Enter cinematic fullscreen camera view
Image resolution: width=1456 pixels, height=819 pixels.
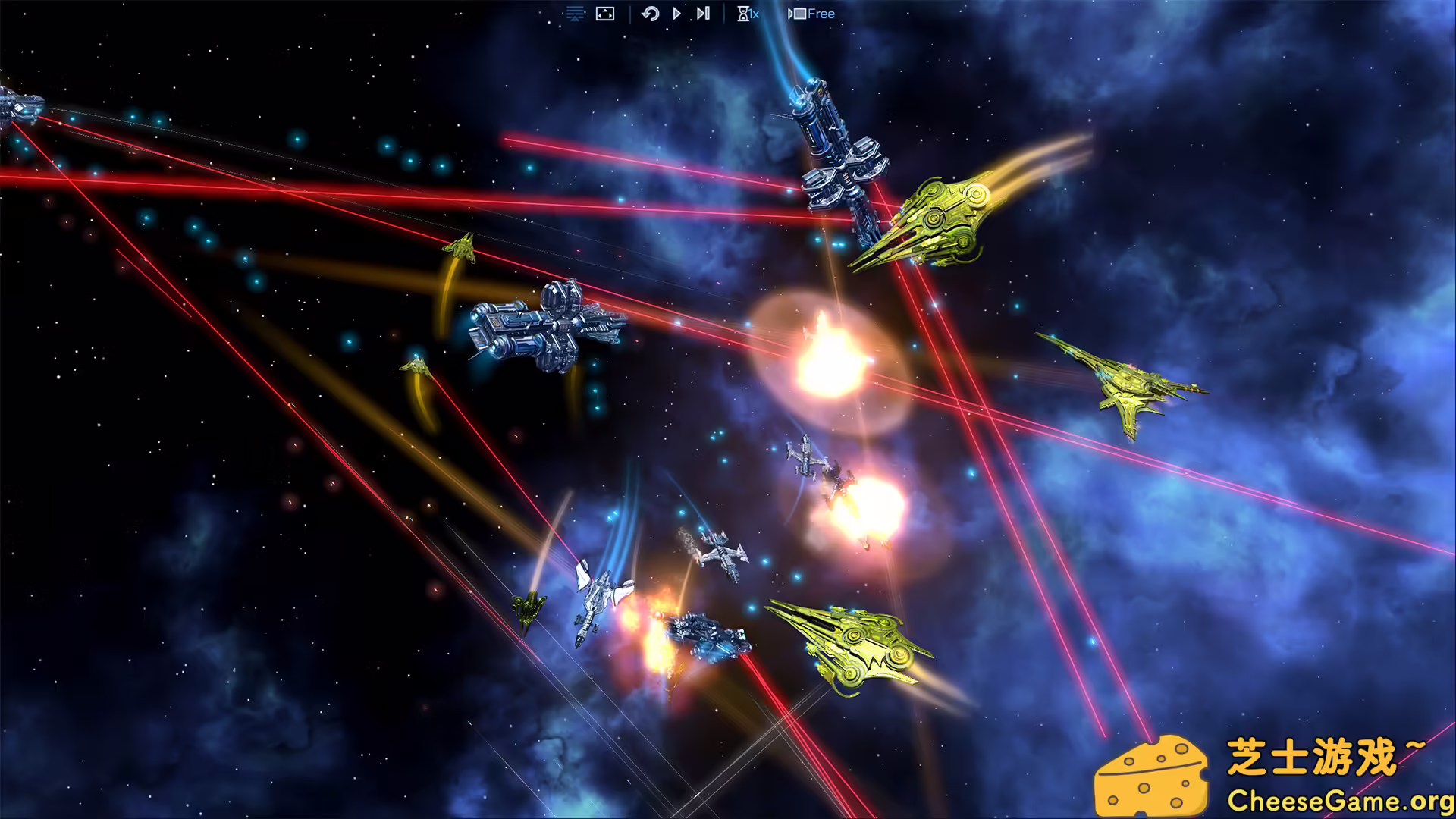[604, 13]
